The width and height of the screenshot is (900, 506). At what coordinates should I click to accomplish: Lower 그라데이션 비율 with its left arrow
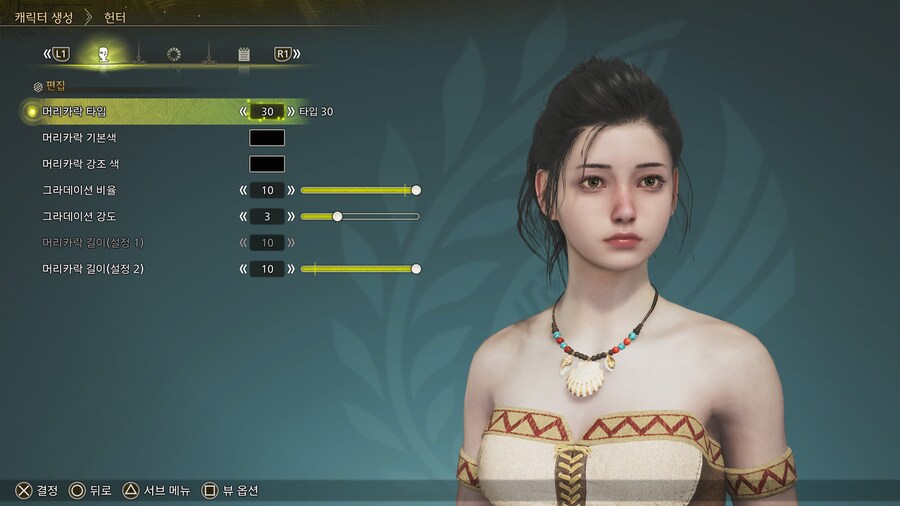point(243,190)
